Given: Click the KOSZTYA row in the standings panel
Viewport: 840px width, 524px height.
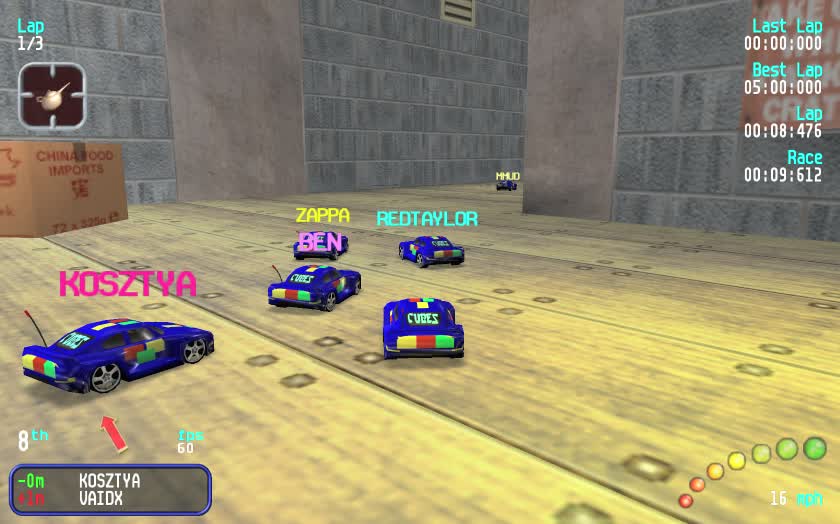Looking at the screenshot, I should tap(109, 481).
